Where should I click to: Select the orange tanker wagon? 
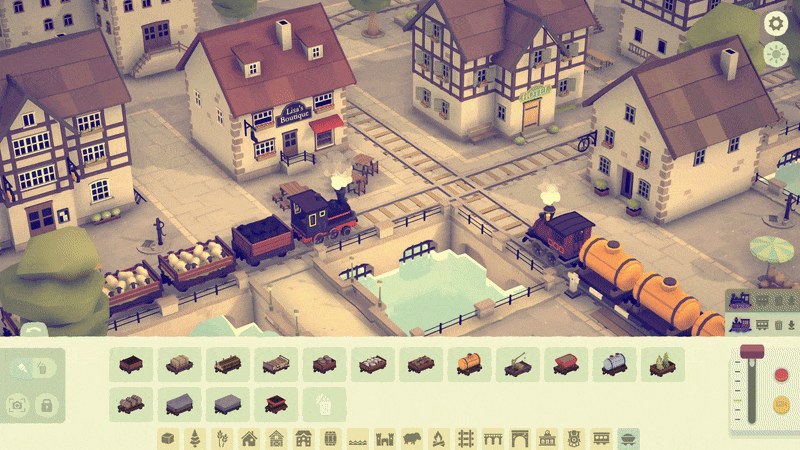pyautogui.click(x=469, y=365)
